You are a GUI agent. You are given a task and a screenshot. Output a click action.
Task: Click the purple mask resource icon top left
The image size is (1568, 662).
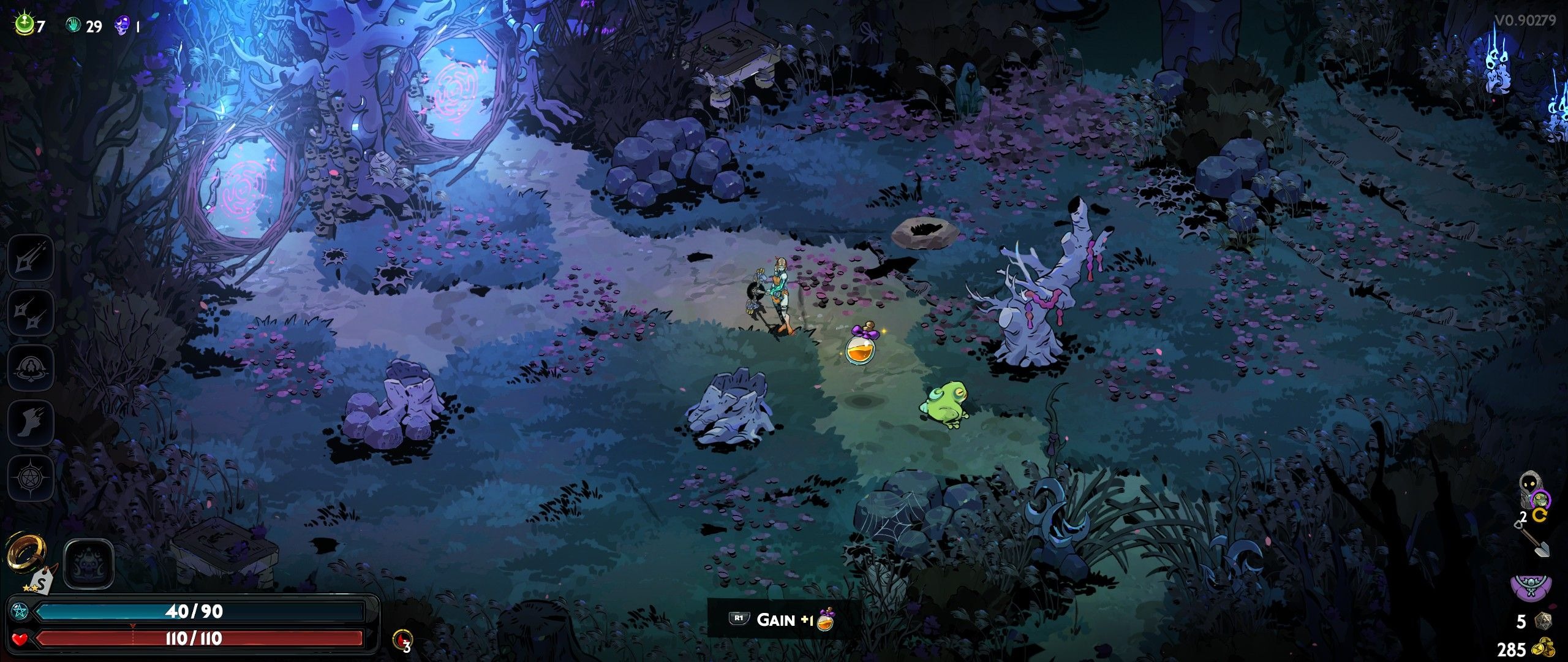click(123, 26)
